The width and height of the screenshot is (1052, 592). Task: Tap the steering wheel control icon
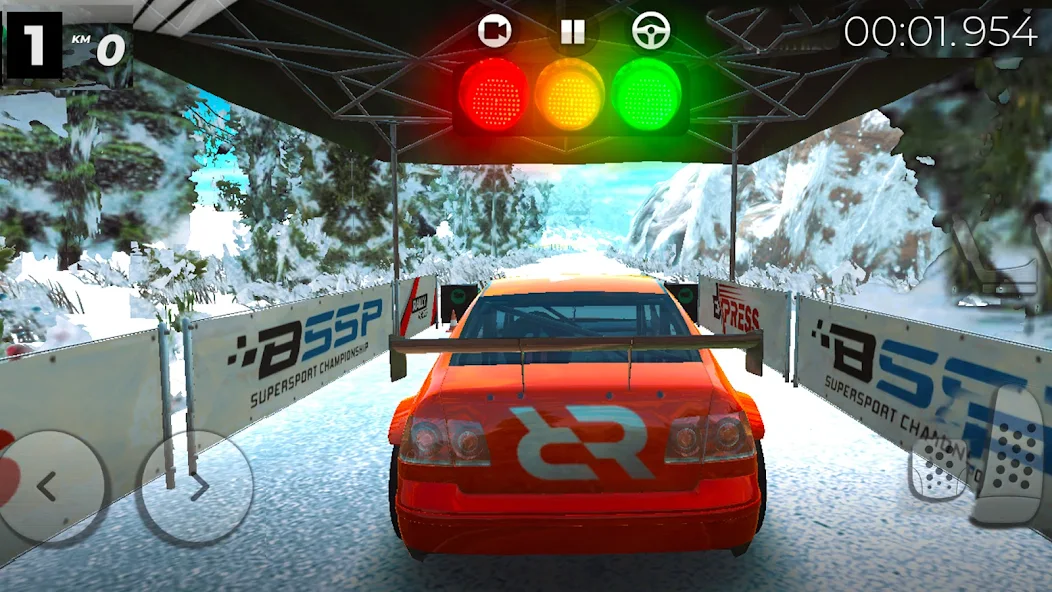click(x=651, y=31)
